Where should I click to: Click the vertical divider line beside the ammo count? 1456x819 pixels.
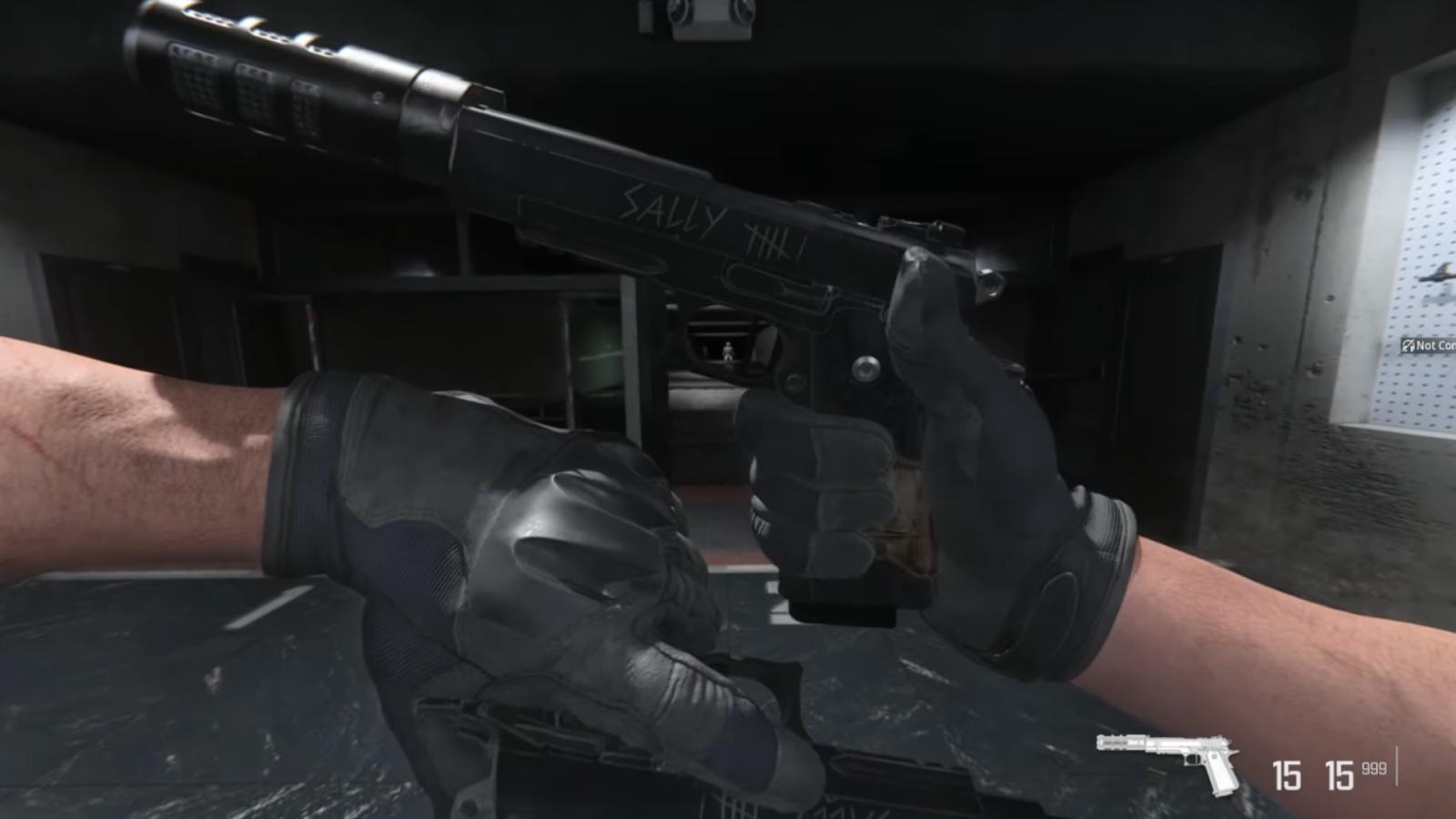point(1397,765)
